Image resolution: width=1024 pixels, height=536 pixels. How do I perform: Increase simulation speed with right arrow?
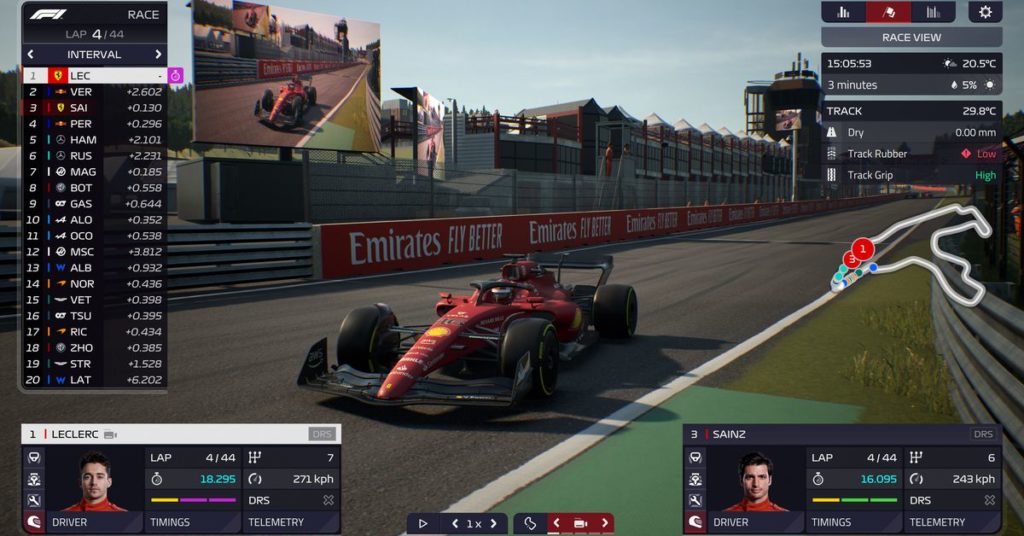(492, 523)
